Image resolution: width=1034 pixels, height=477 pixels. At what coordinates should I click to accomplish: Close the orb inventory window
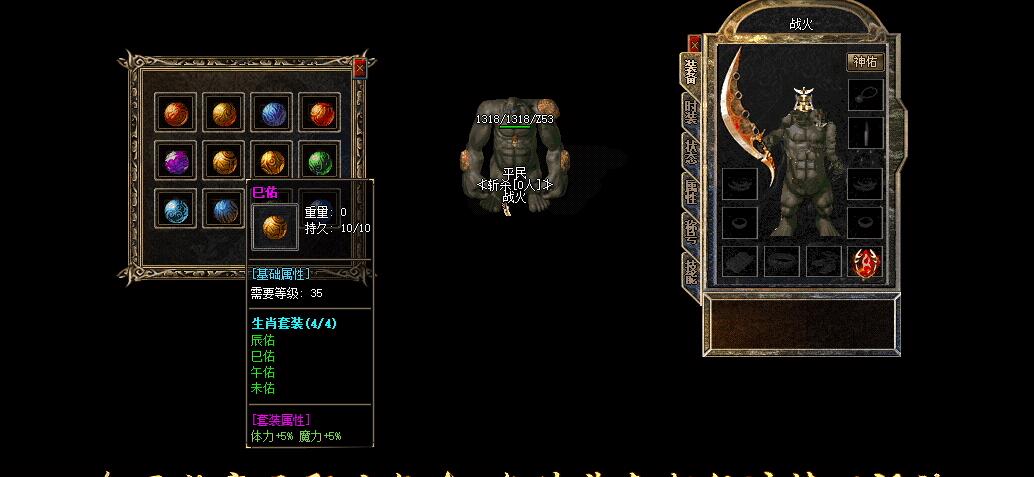360,68
